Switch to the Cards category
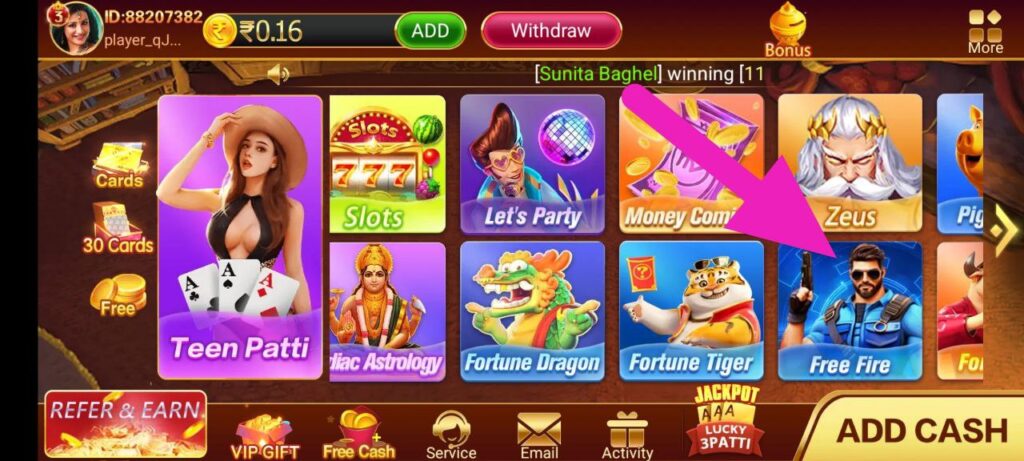Viewport: 1024px width, 461px height. (119, 165)
